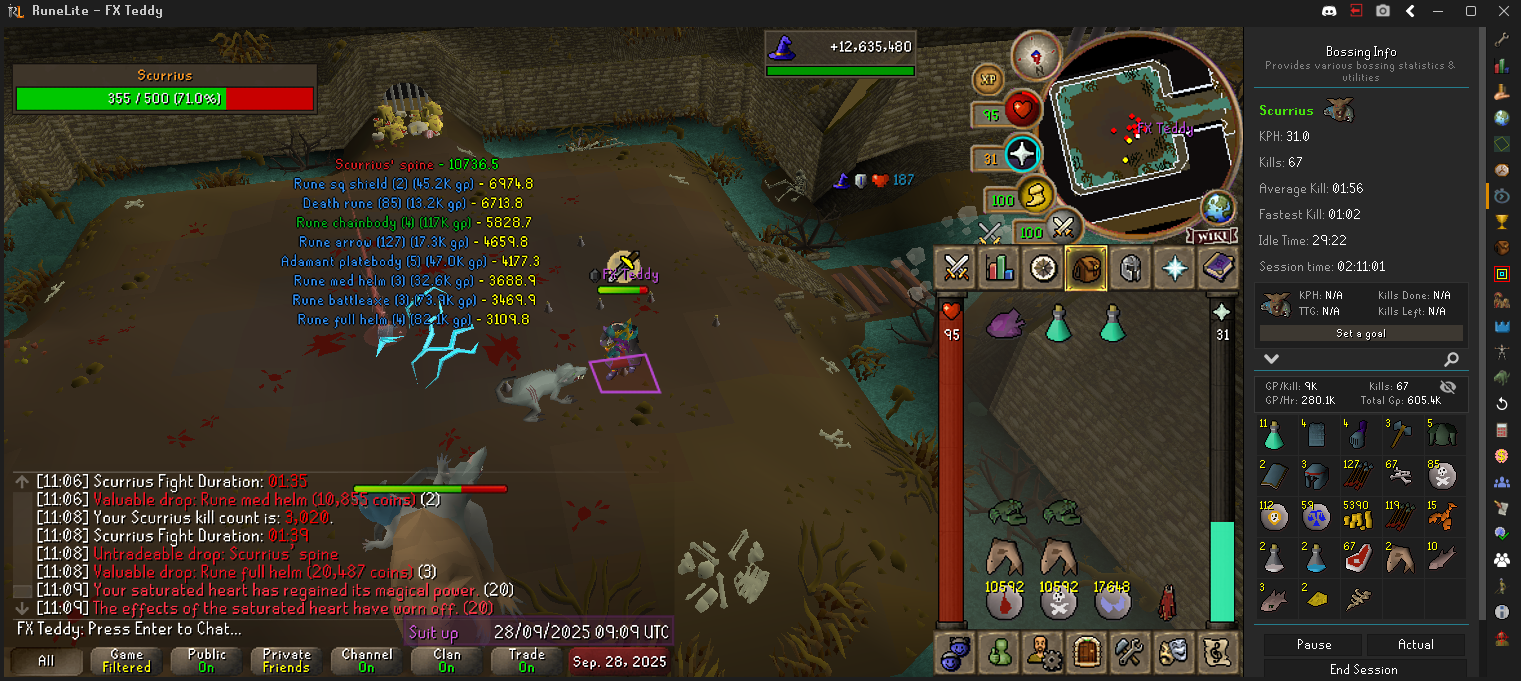Select the purple saturated heart in inventory
1521x681 pixels.
1006,323
